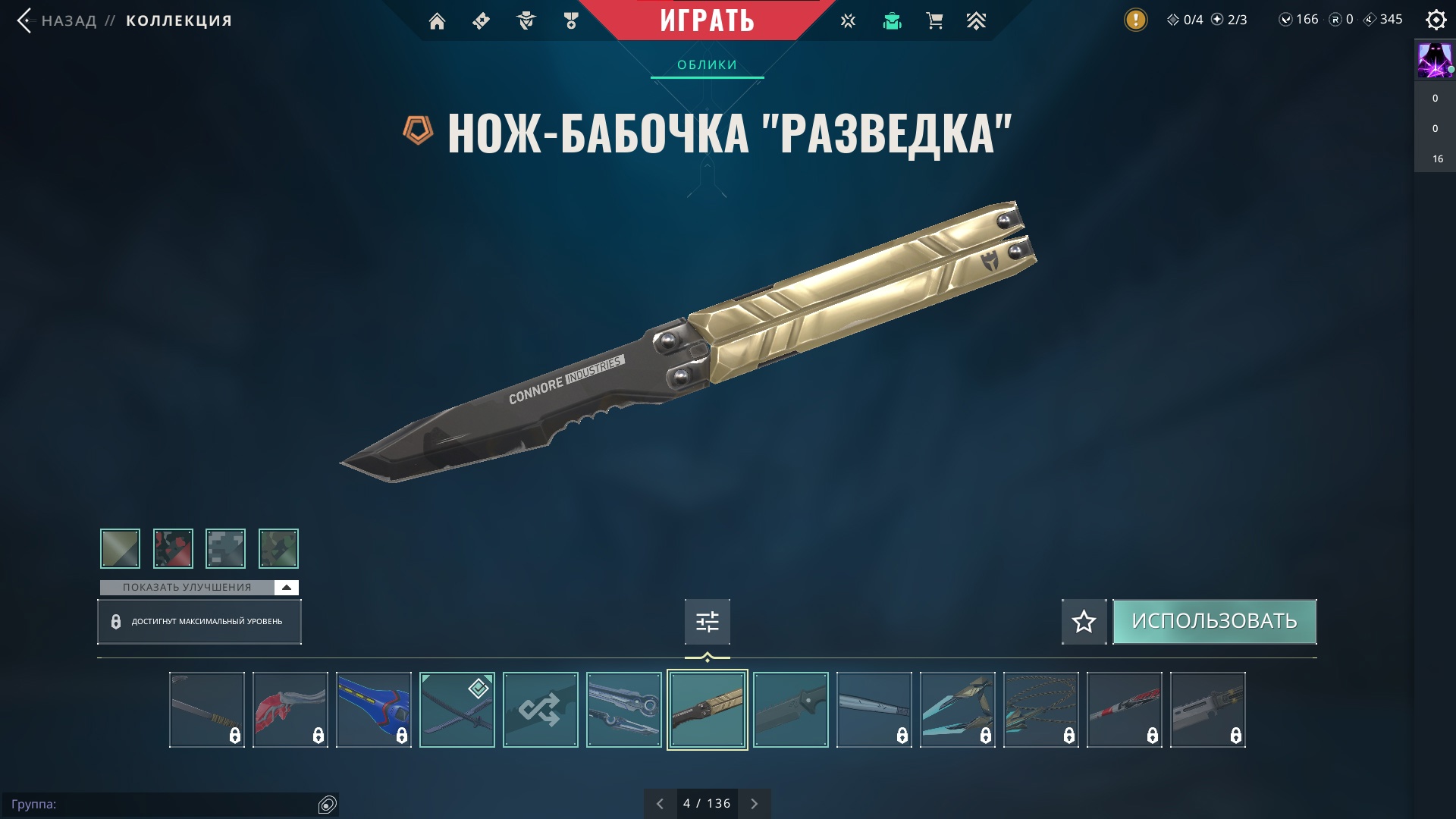Click the player avatar portrait
Screen dimensions: 1456x819
coord(1435,61)
